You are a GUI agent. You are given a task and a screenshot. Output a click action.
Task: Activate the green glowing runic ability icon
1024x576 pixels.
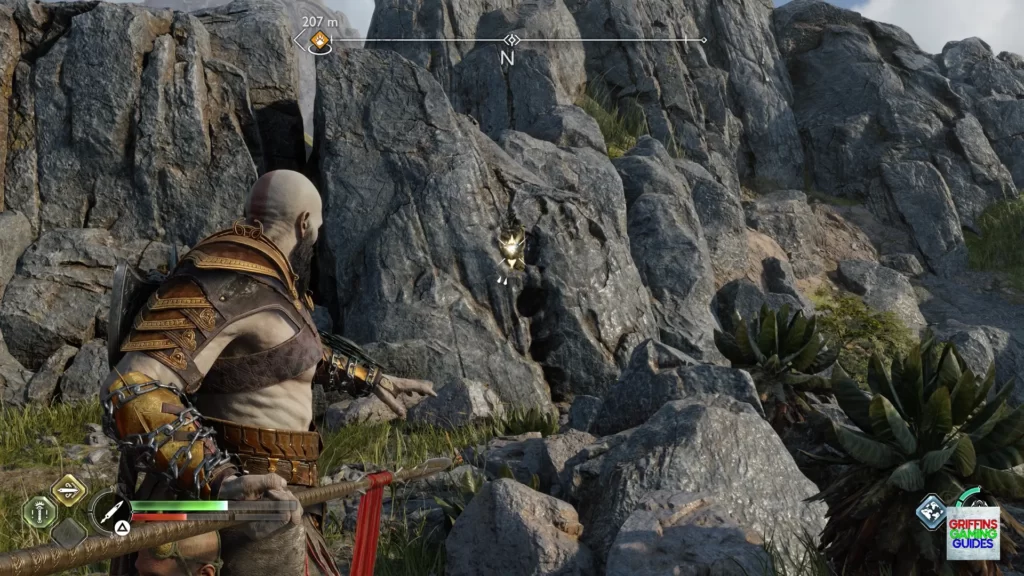39,511
